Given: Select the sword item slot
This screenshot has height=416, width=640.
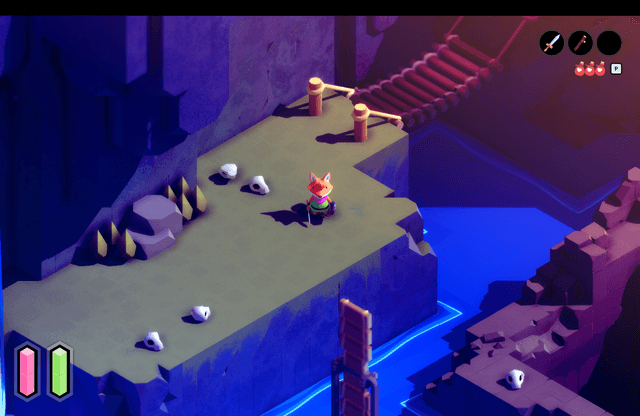Looking at the screenshot, I should pos(552,43).
